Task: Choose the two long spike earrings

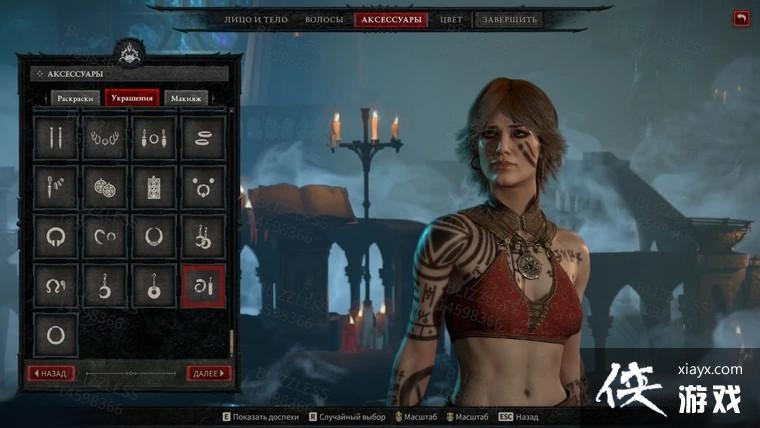Action: point(56,137)
